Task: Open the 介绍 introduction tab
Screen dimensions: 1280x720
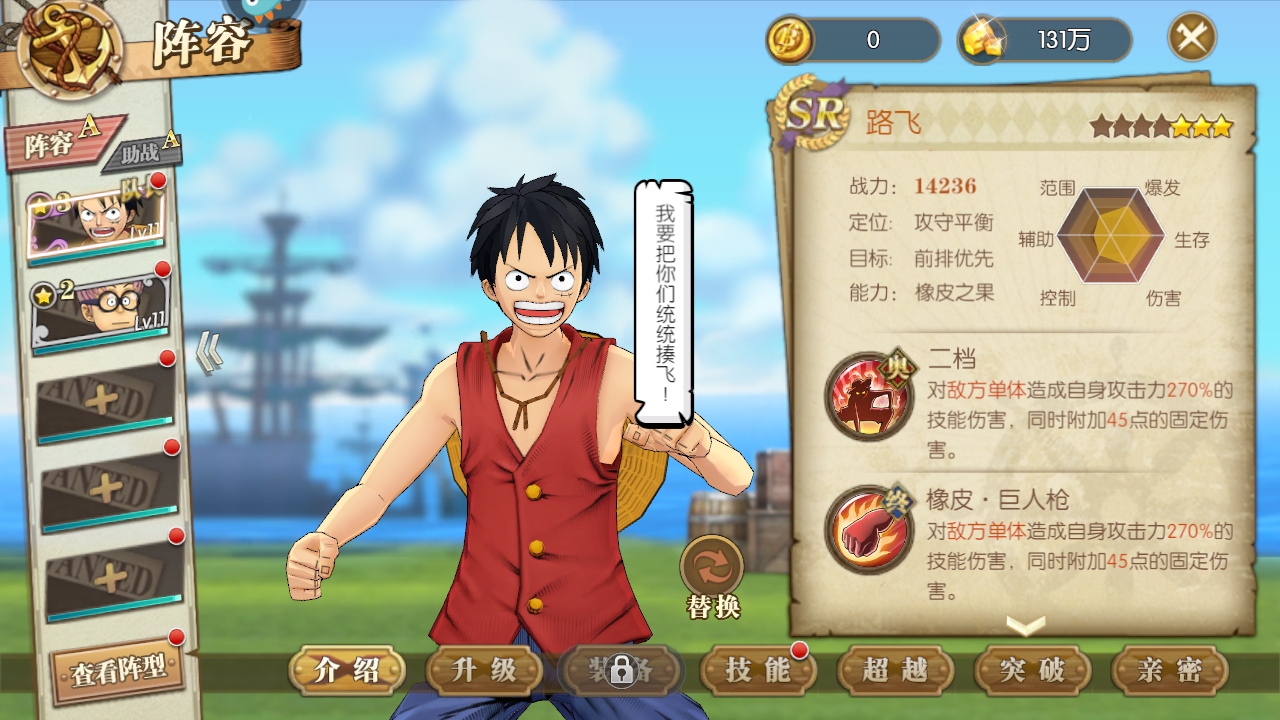Action: click(346, 670)
